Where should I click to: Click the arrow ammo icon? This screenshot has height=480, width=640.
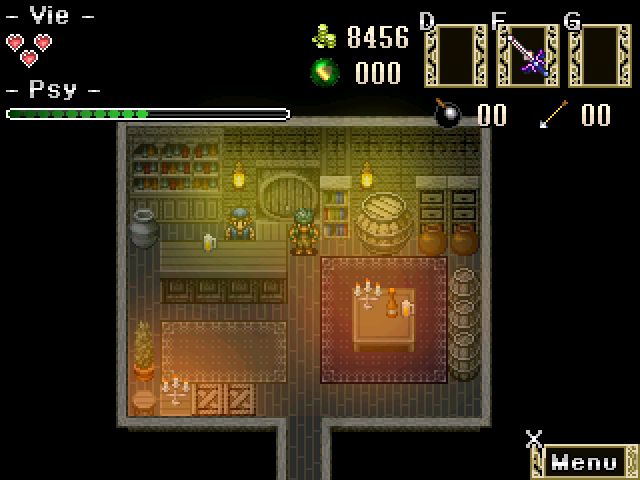click(x=553, y=114)
